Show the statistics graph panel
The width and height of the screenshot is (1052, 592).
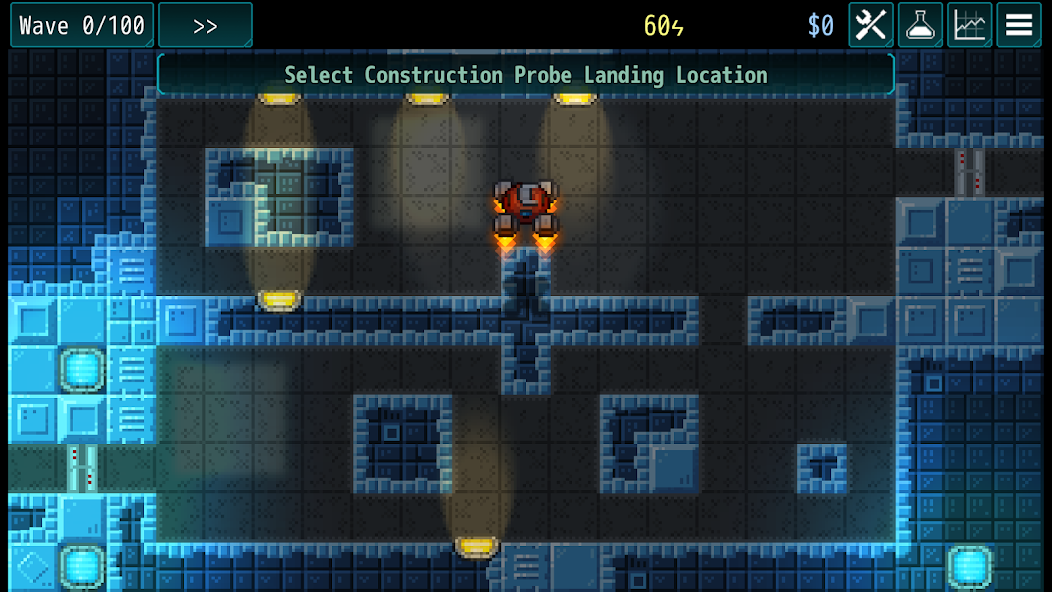(x=969, y=25)
